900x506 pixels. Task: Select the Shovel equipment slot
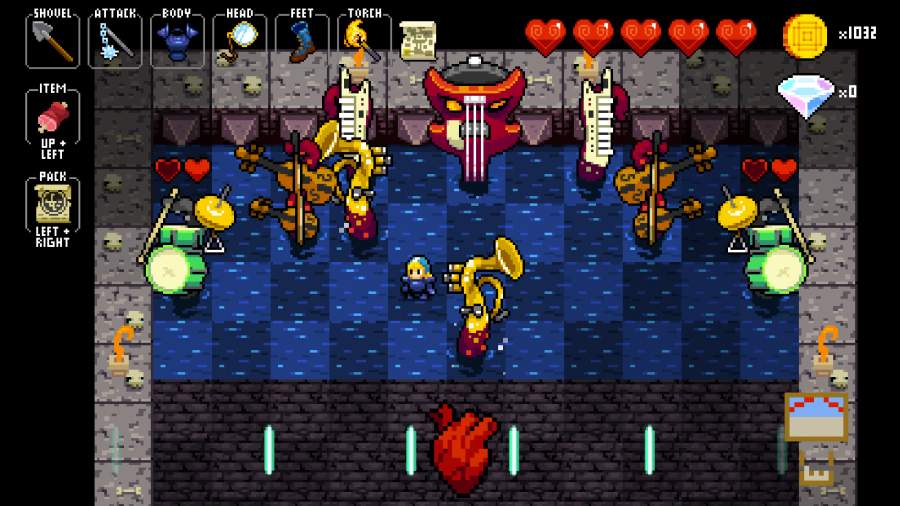click(x=52, y=40)
